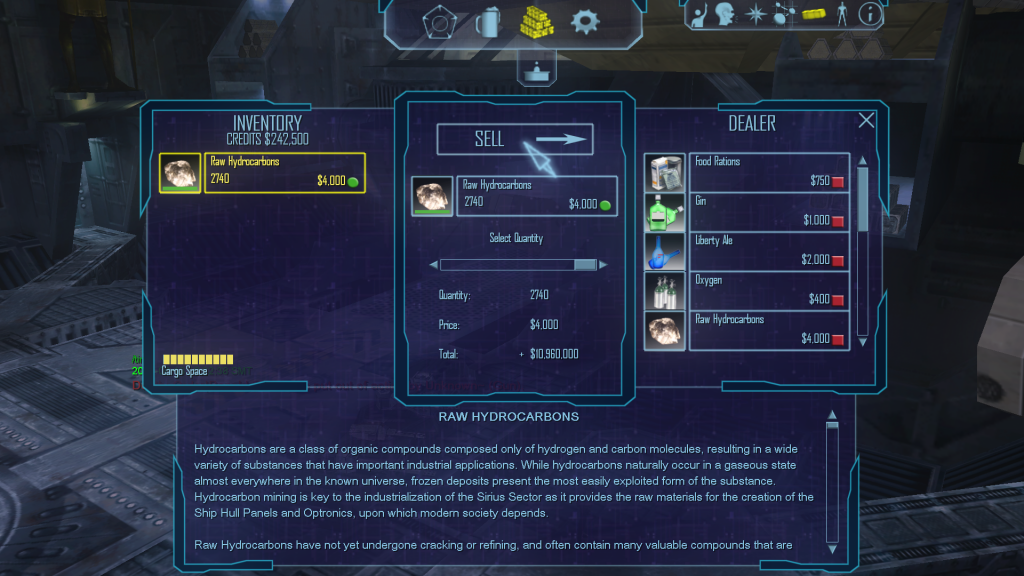Select Gin in the dealer list
This screenshot has height=576, width=1024.
click(766, 212)
